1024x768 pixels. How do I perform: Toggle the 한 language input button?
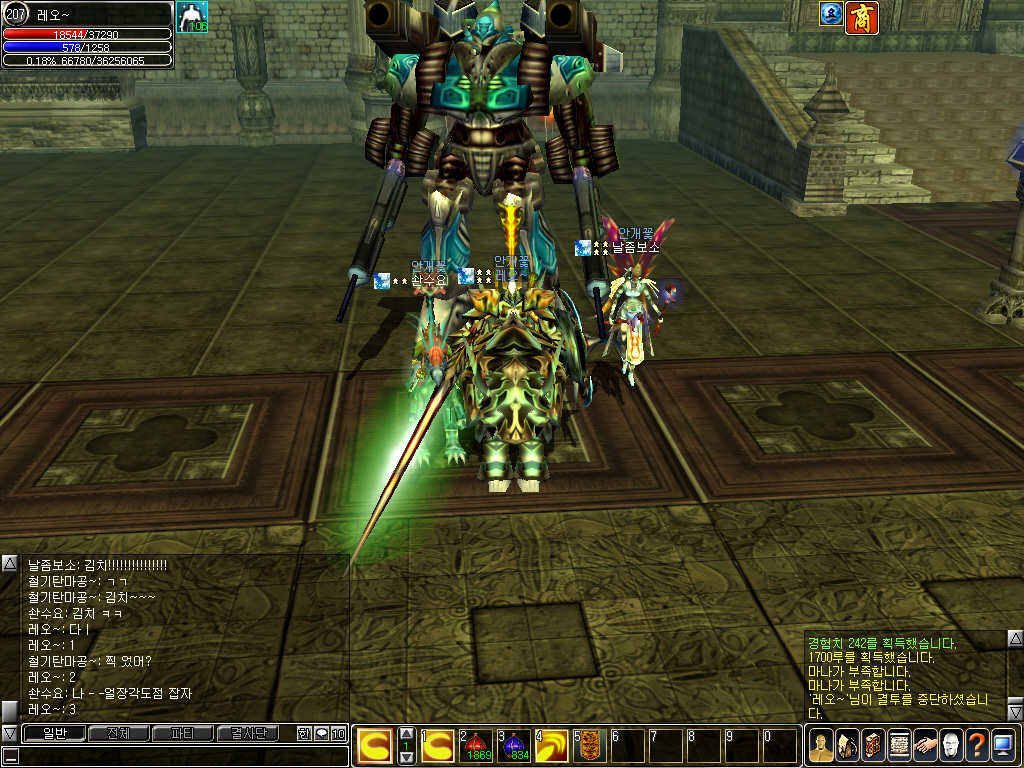click(x=304, y=733)
